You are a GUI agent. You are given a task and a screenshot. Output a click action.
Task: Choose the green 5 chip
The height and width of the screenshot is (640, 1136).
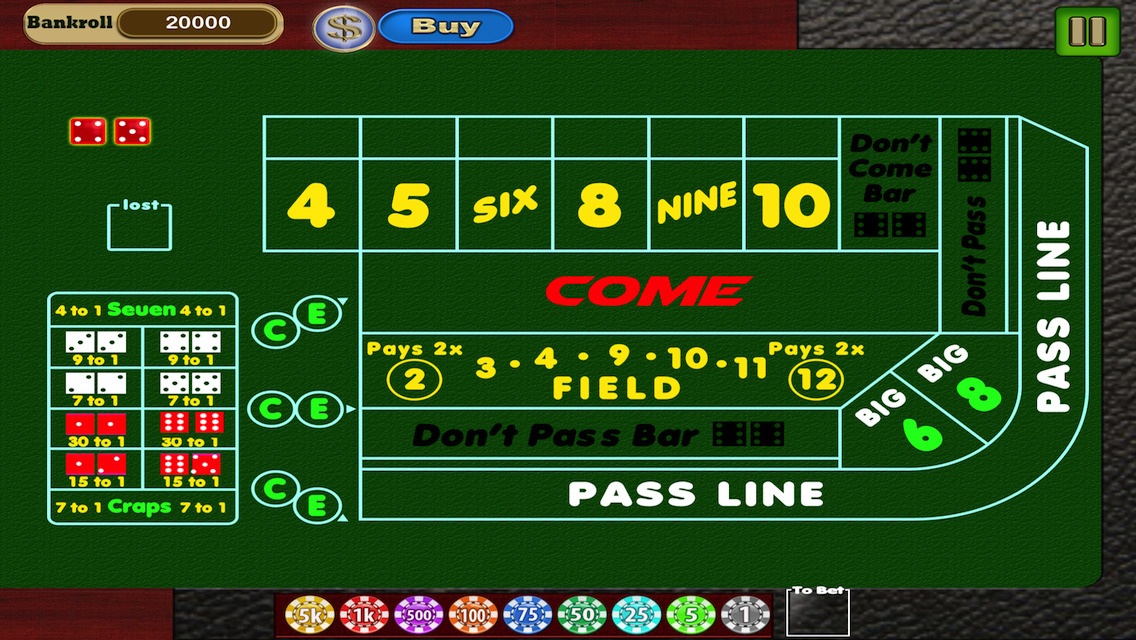691,614
